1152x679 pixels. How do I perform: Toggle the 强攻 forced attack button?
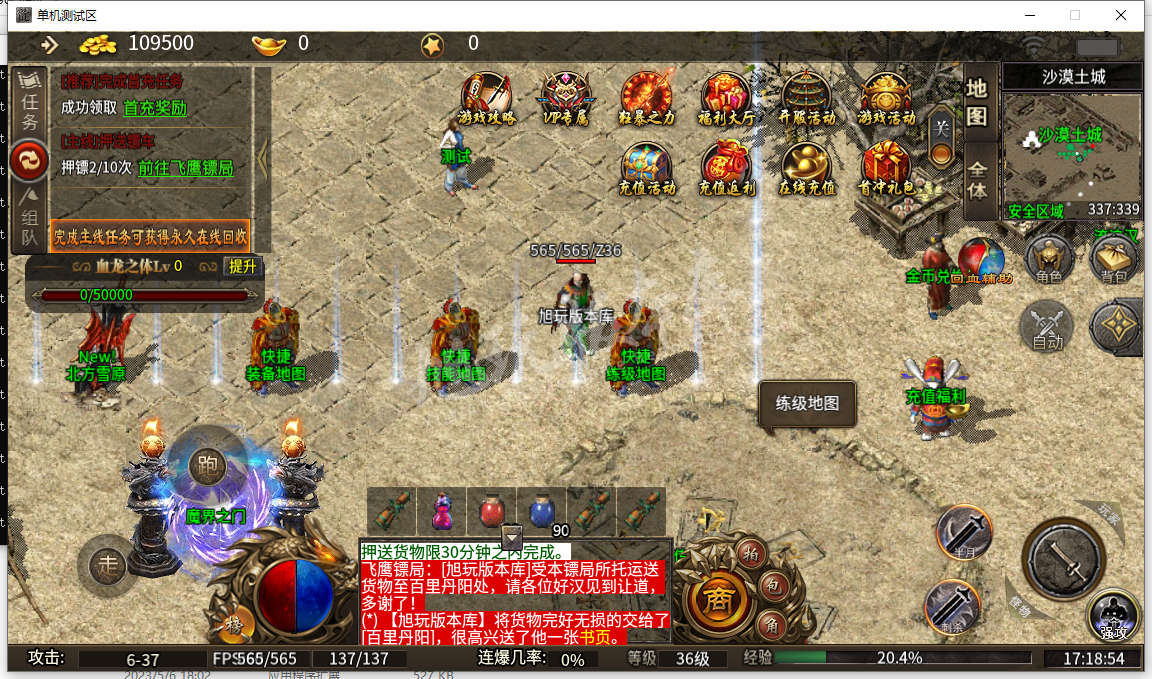(1113, 615)
